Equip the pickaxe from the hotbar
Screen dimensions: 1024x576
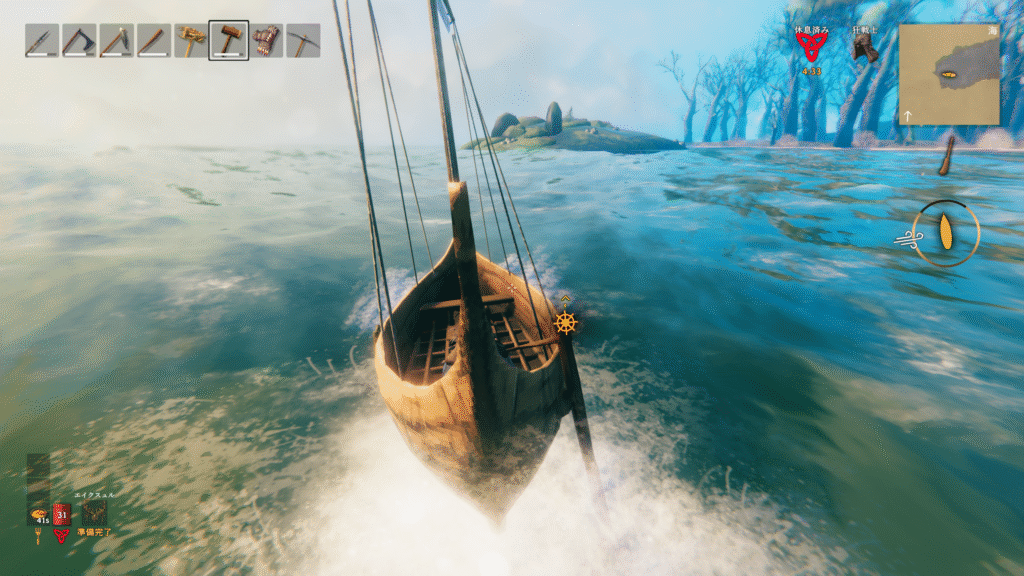[x=303, y=41]
